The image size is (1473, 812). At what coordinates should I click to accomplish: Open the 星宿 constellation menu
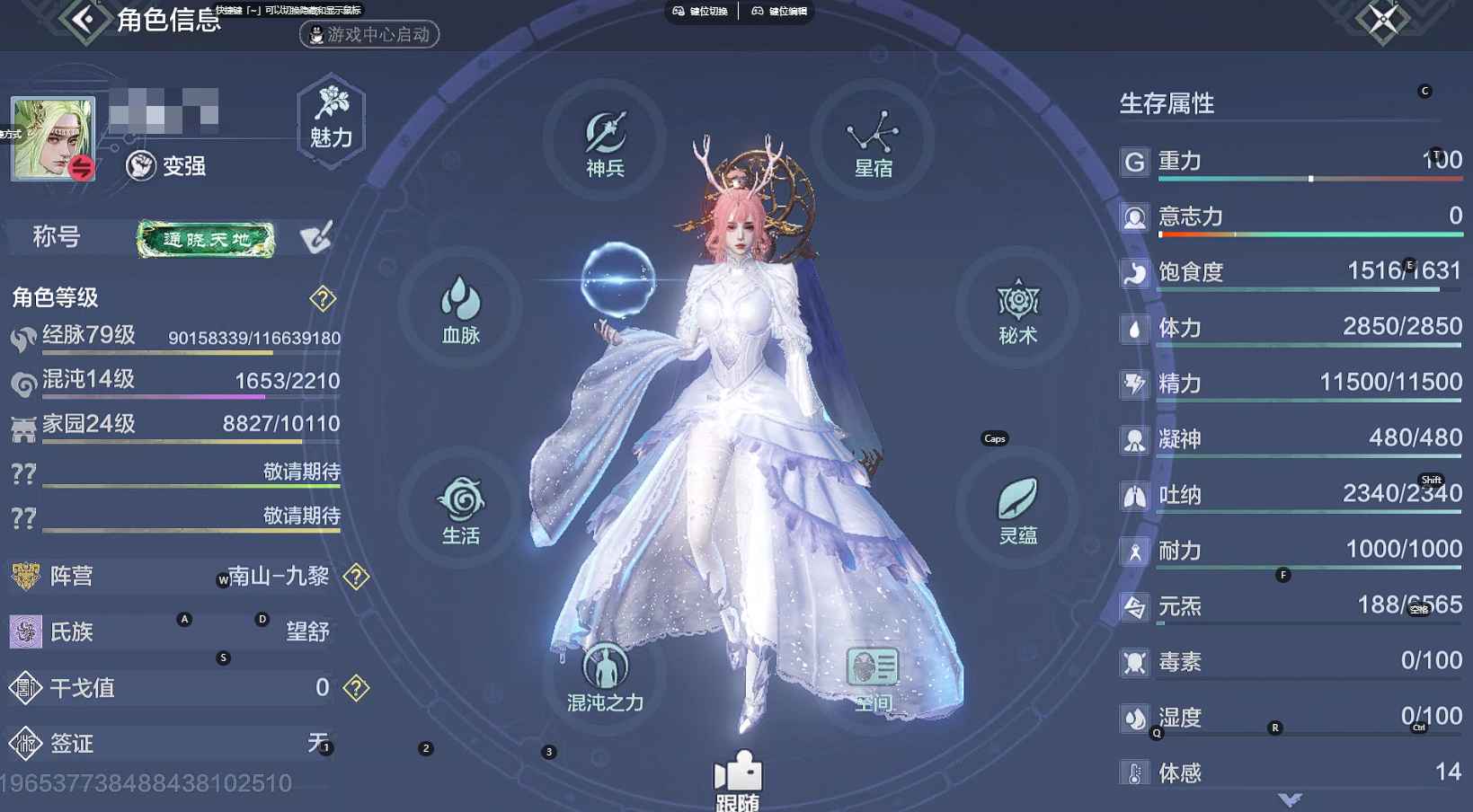click(x=873, y=144)
